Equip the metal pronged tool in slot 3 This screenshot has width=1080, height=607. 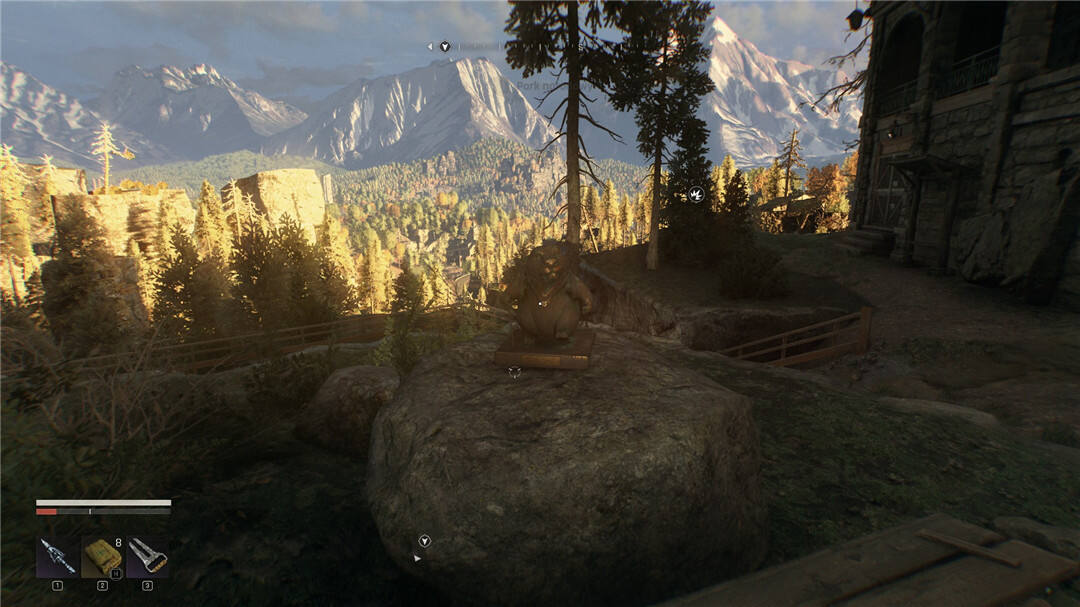click(147, 556)
